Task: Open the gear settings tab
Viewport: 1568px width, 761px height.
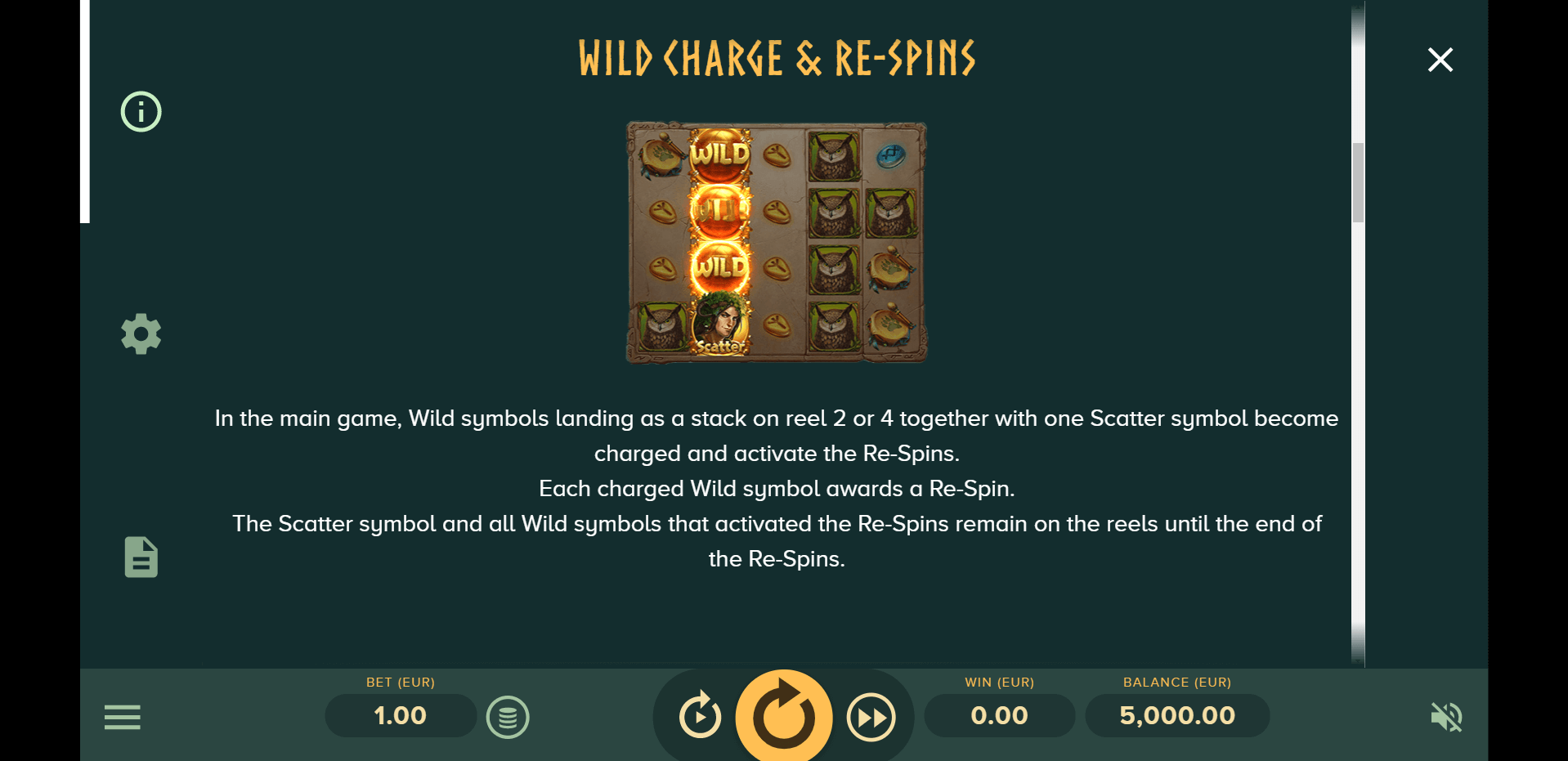Action: (141, 333)
